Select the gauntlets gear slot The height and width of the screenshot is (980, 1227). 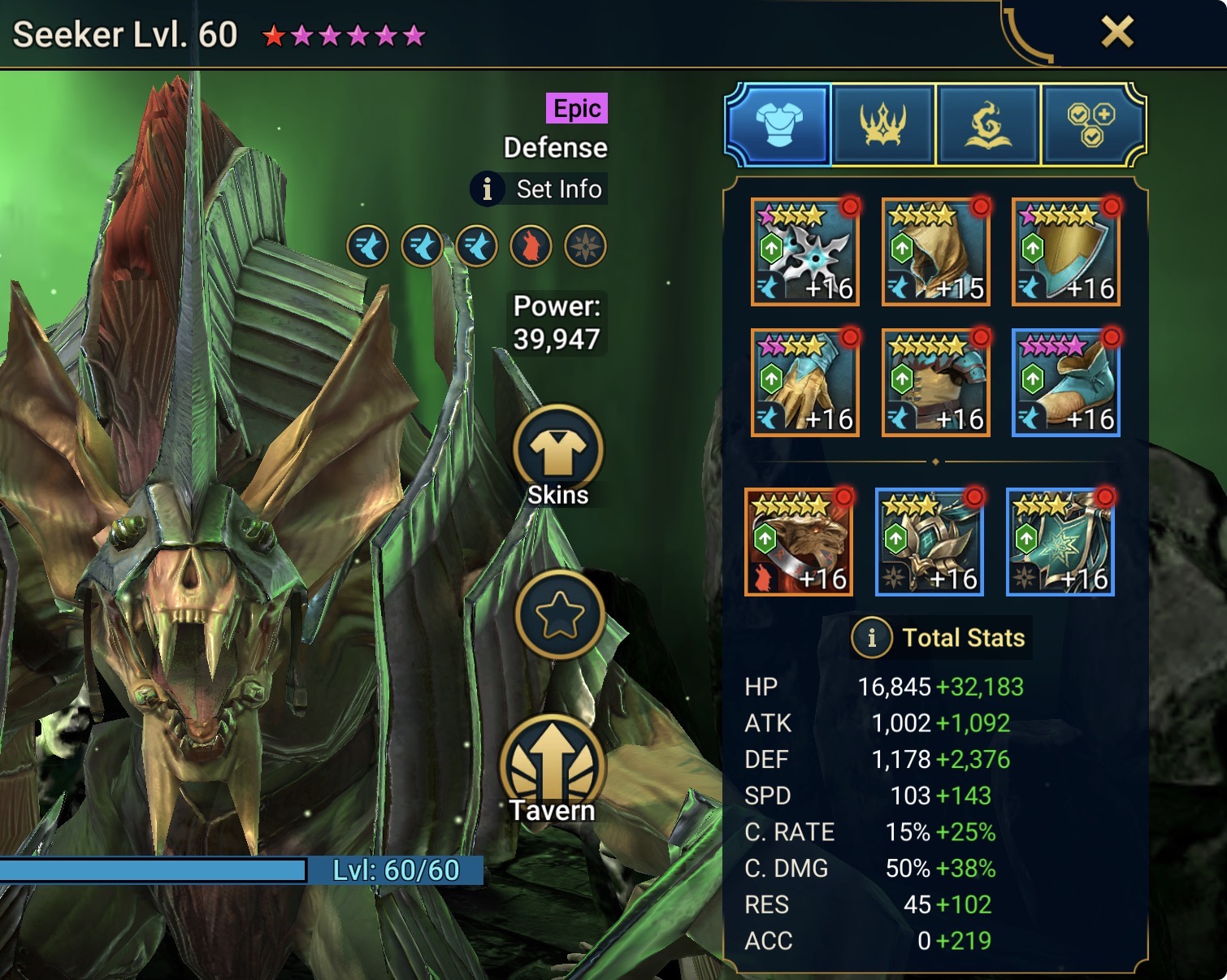[805, 383]
